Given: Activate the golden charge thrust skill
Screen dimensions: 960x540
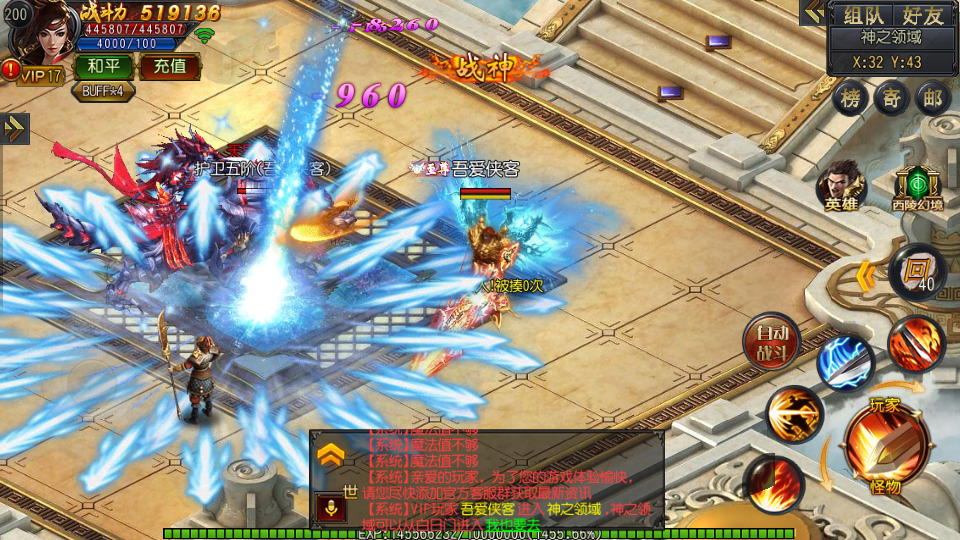Looking at the screenshot, I should 795,414.
